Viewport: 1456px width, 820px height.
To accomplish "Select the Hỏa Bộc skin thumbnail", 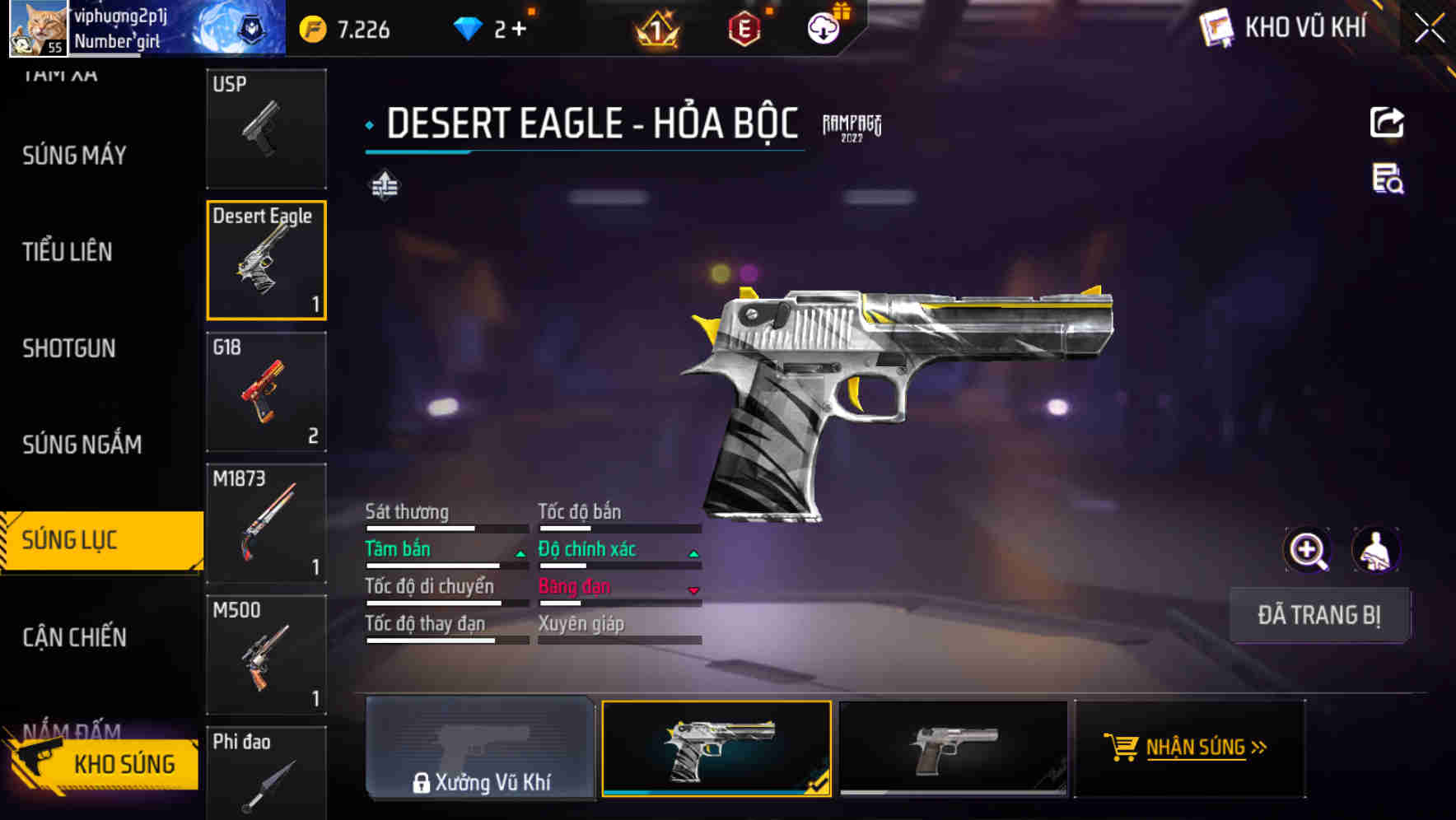I will [x=717, y=748].
